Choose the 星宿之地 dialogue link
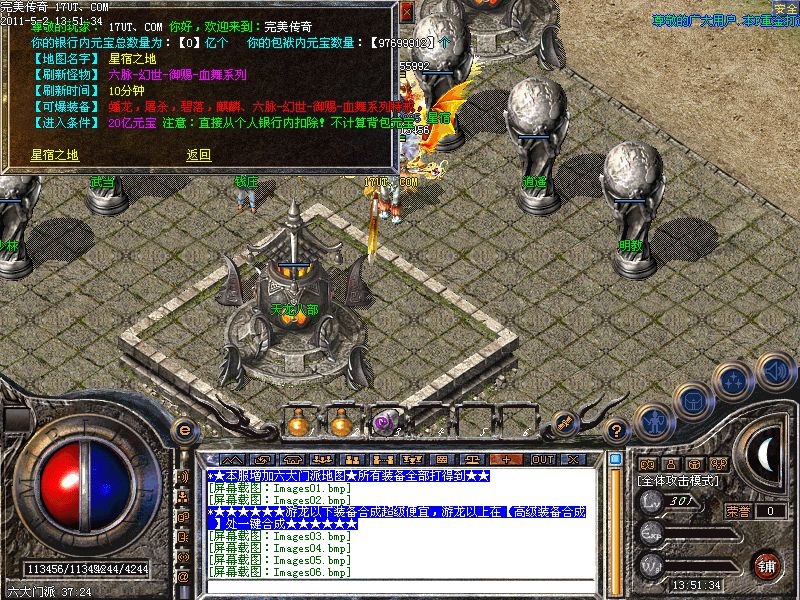Screen dimensions: 800x600 pyautogui.click(x=54, y=155)
